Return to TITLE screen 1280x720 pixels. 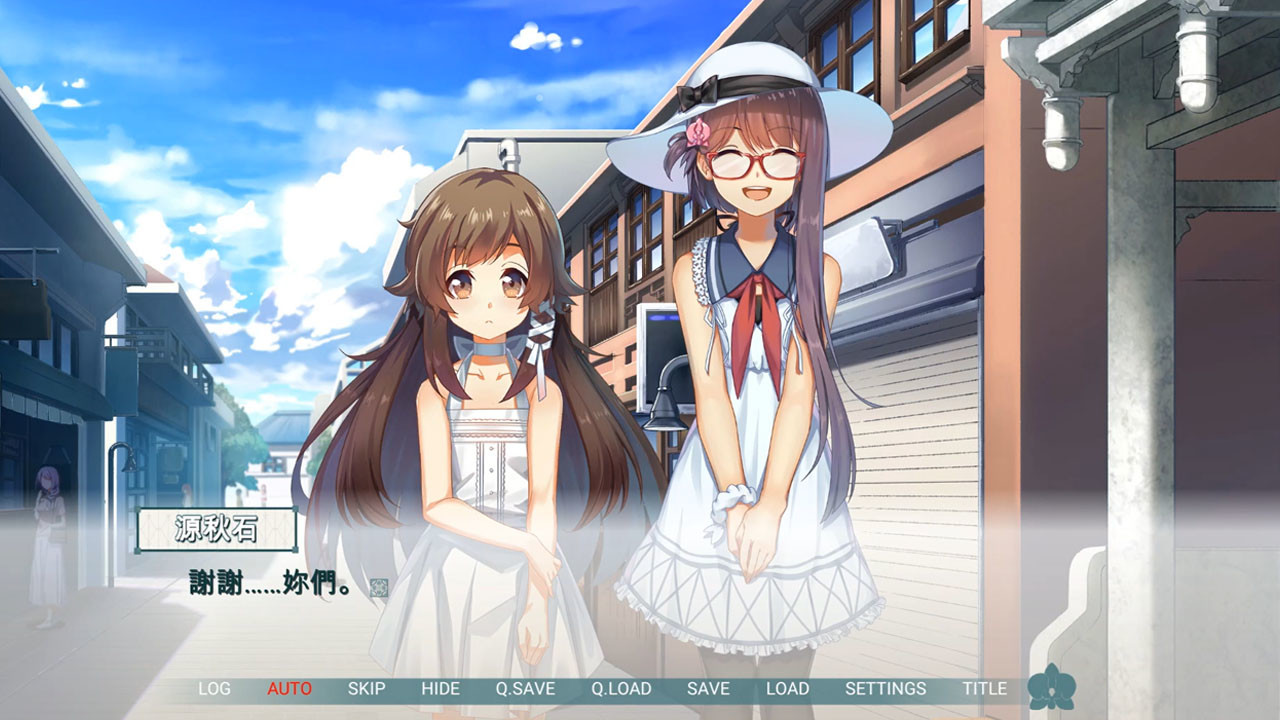click(983, 689)
